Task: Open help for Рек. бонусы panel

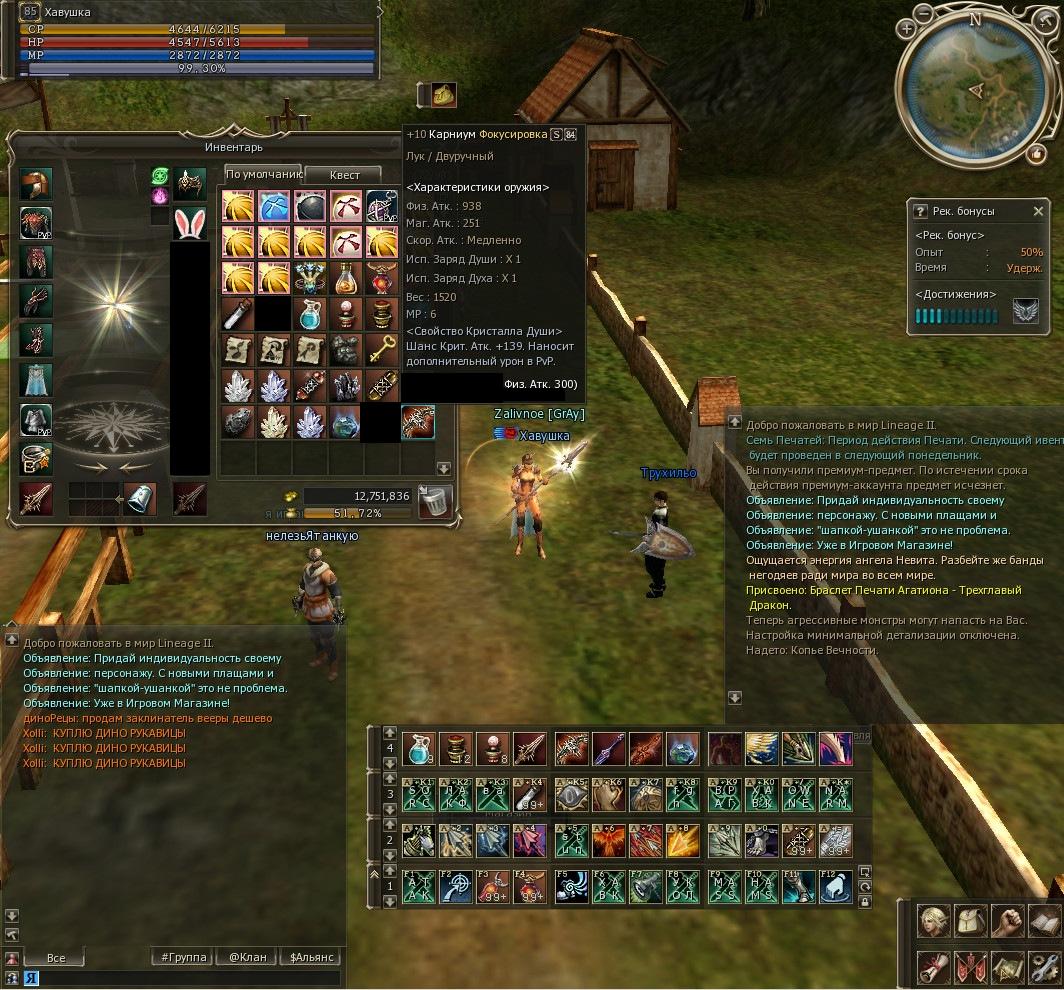Action: pos(921,211)
